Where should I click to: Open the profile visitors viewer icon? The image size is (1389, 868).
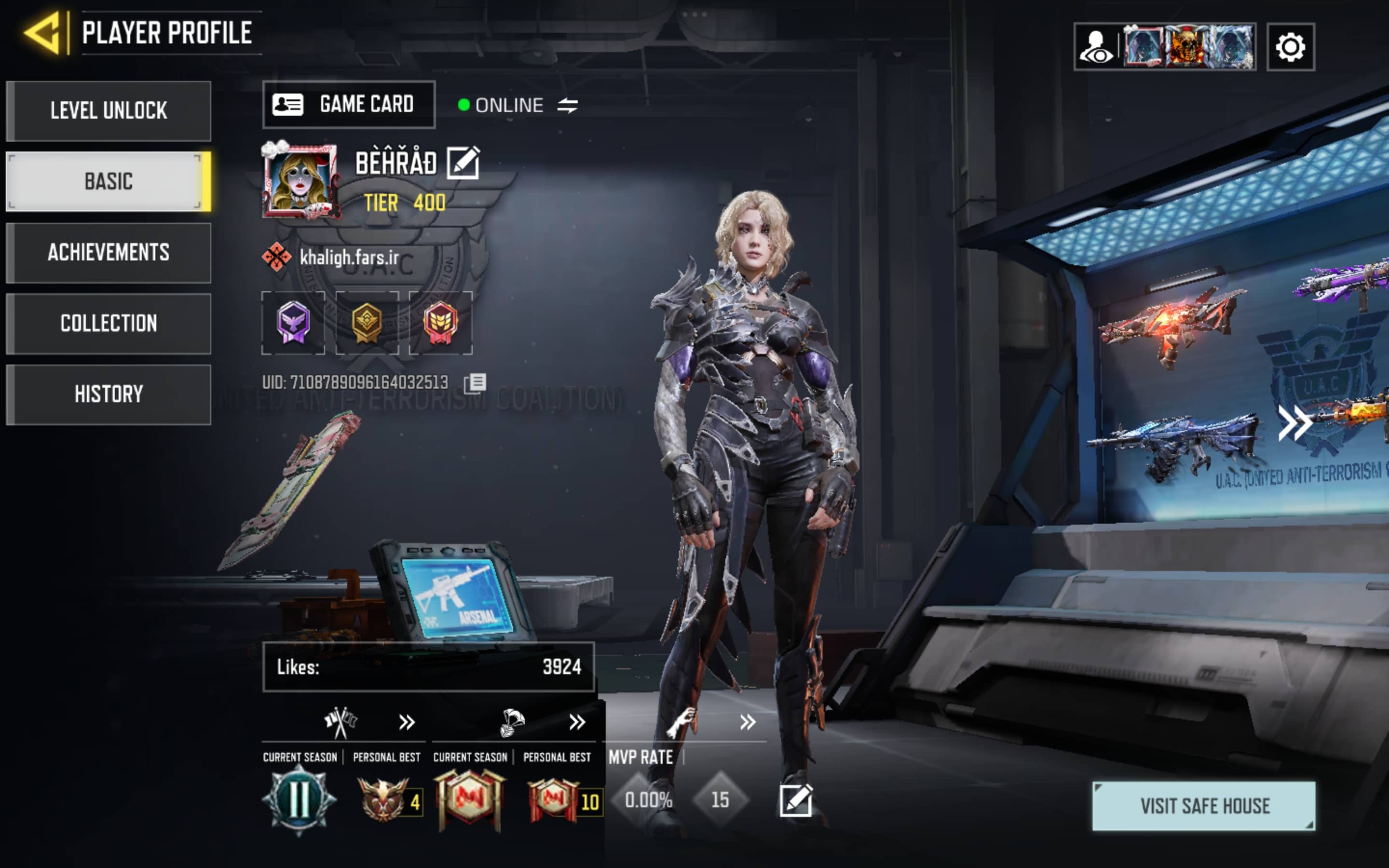tap(1096, 47)
